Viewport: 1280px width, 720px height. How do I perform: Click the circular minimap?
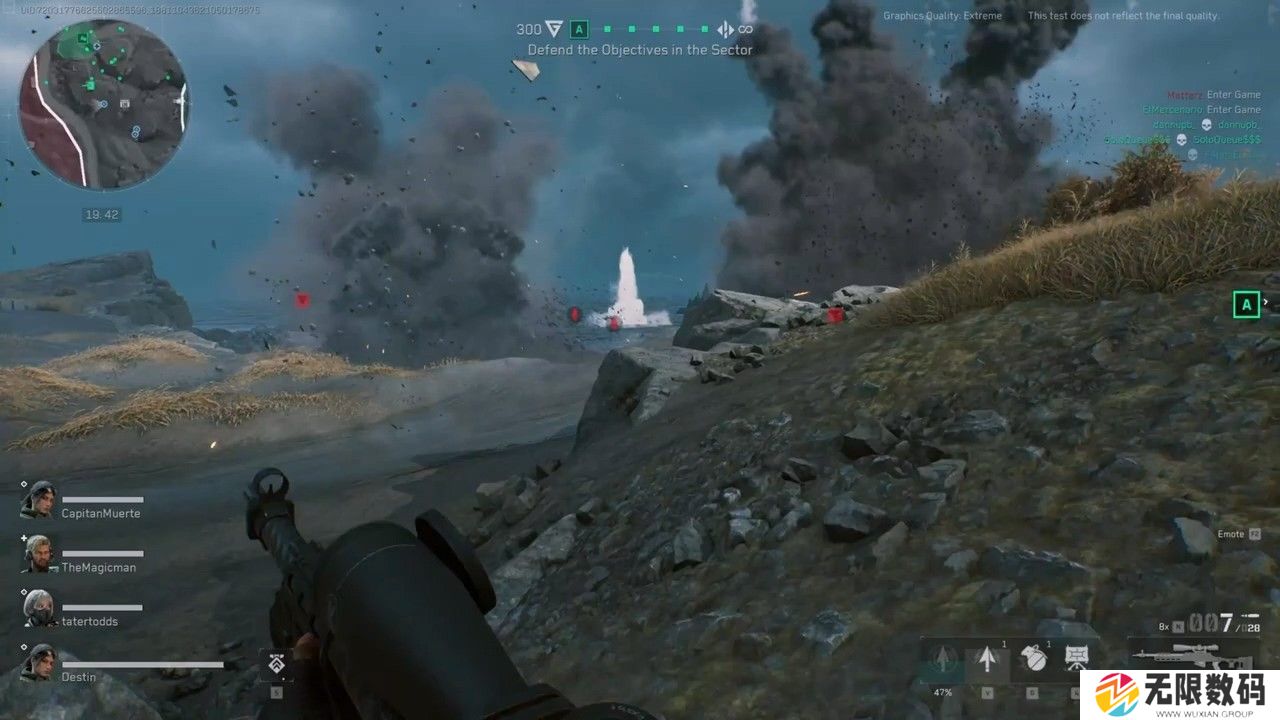pyautogui.click(x=103, y=104)
